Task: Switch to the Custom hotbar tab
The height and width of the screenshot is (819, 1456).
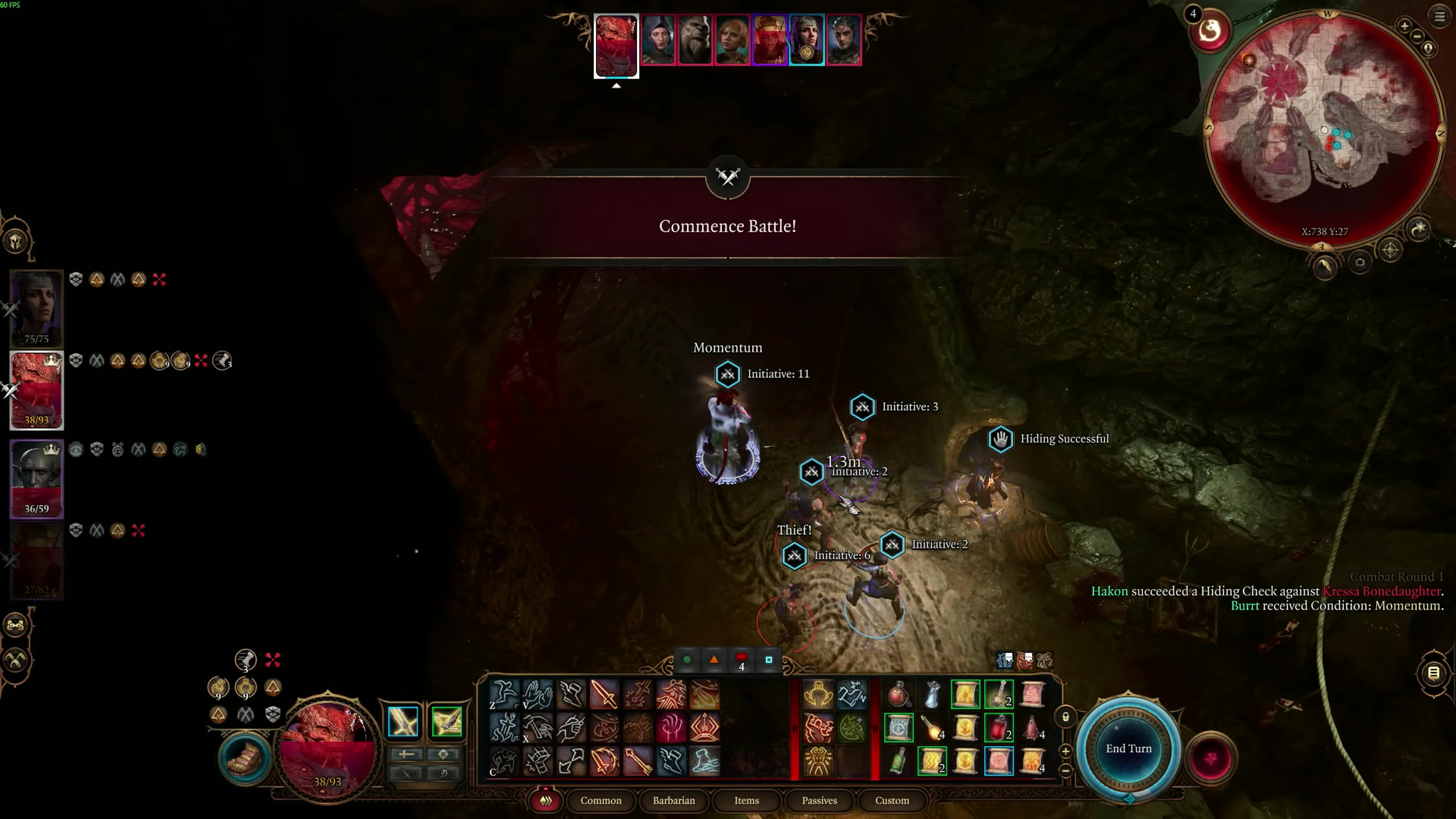Action: [x=892, y=800]
